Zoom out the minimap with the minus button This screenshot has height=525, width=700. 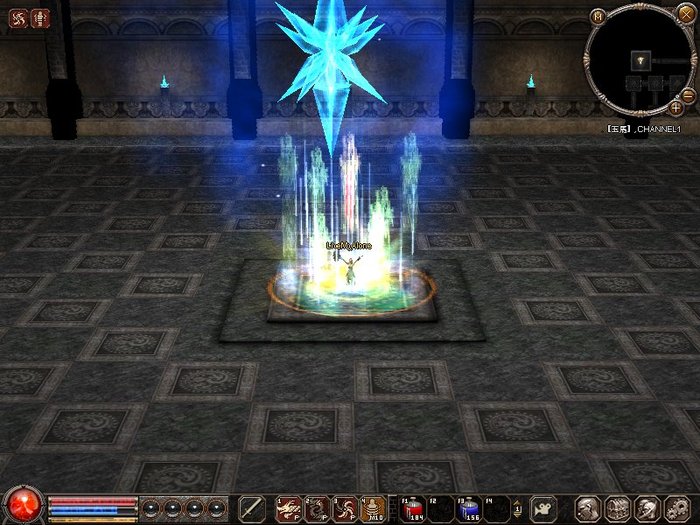pos(688,96)
